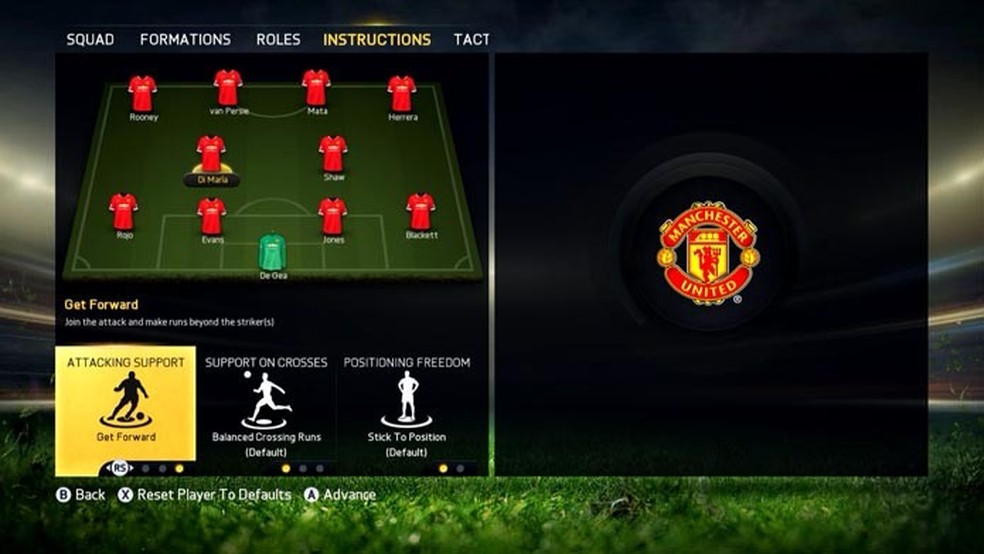Viewport: 984px width, 554px height.
Task: Choose the Attacking Support instruction tile
Action: 126,410
